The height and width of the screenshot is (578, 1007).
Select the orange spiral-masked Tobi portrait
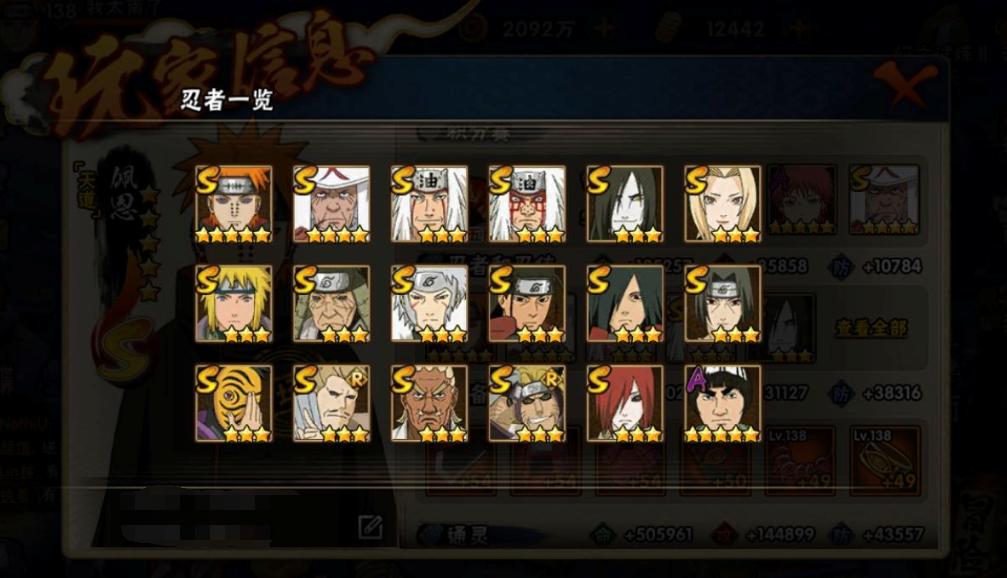pyautogui.click(x=233, y=403)
